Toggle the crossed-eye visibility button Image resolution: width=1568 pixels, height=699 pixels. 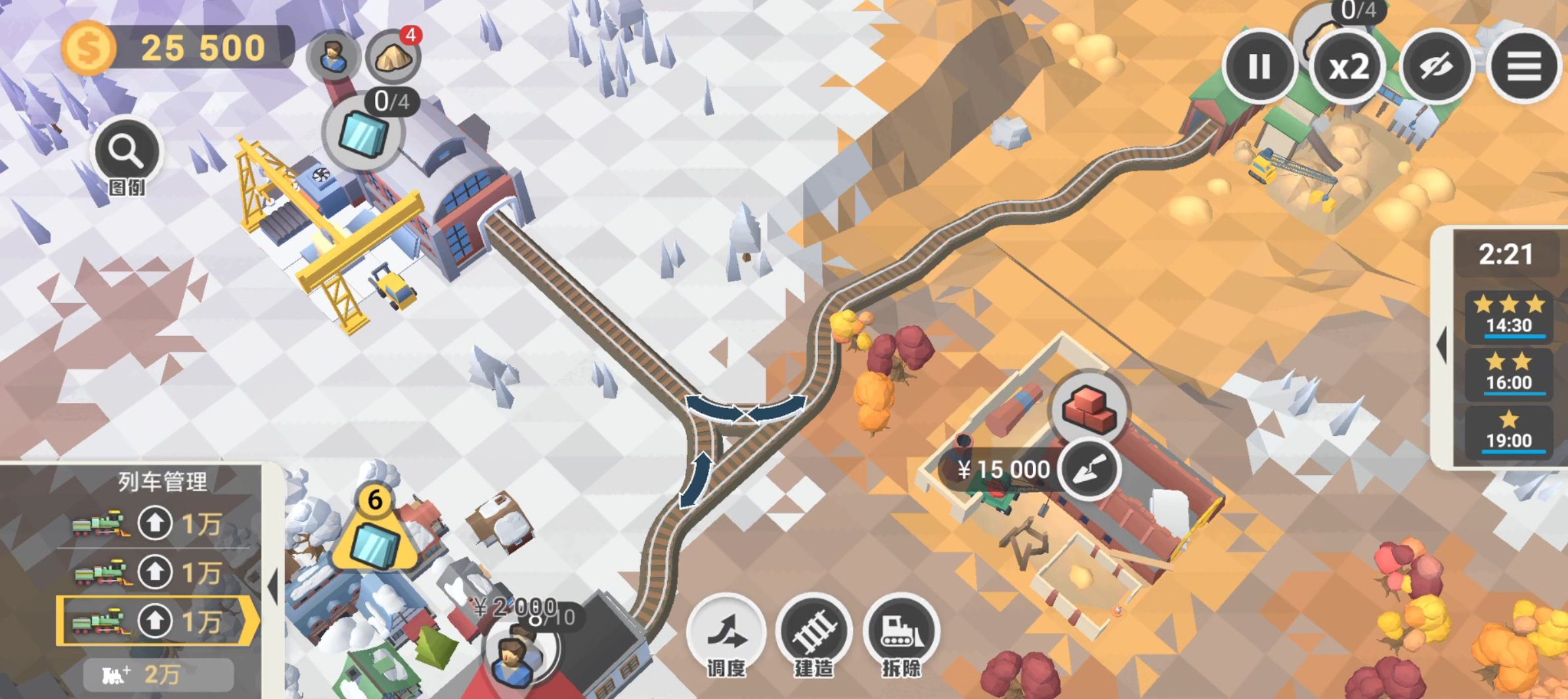(x=1436, y=66)
